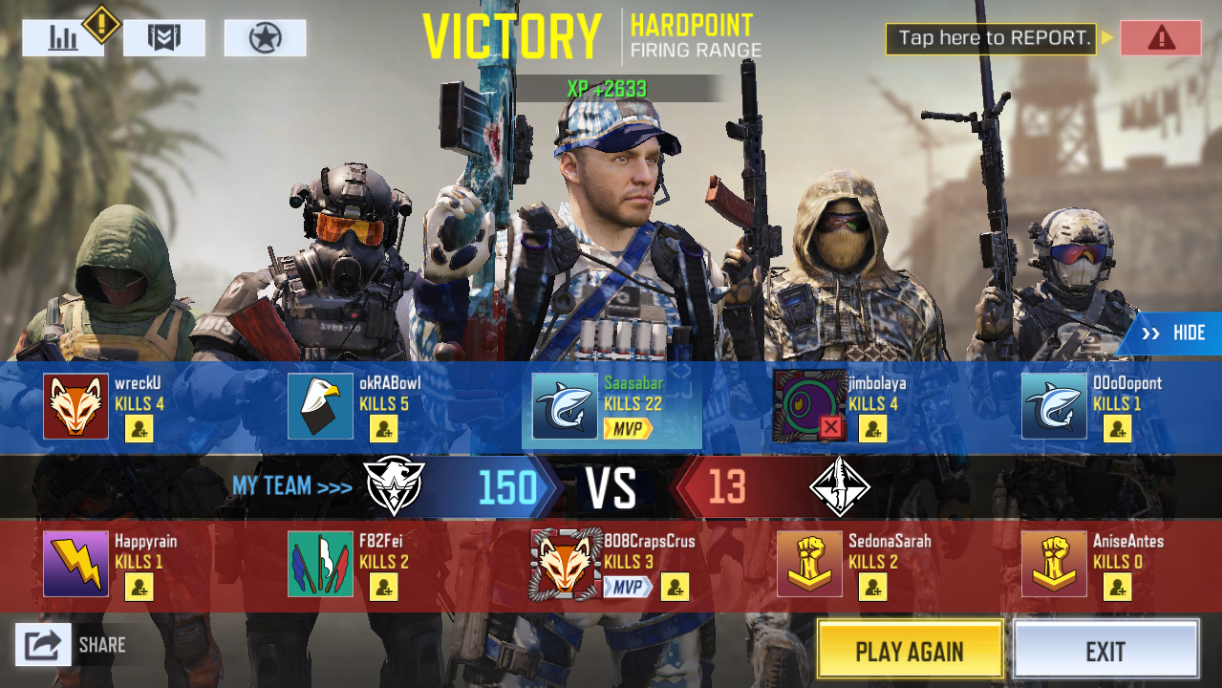Send friend request to AniseAntes

pos(1117,587)
